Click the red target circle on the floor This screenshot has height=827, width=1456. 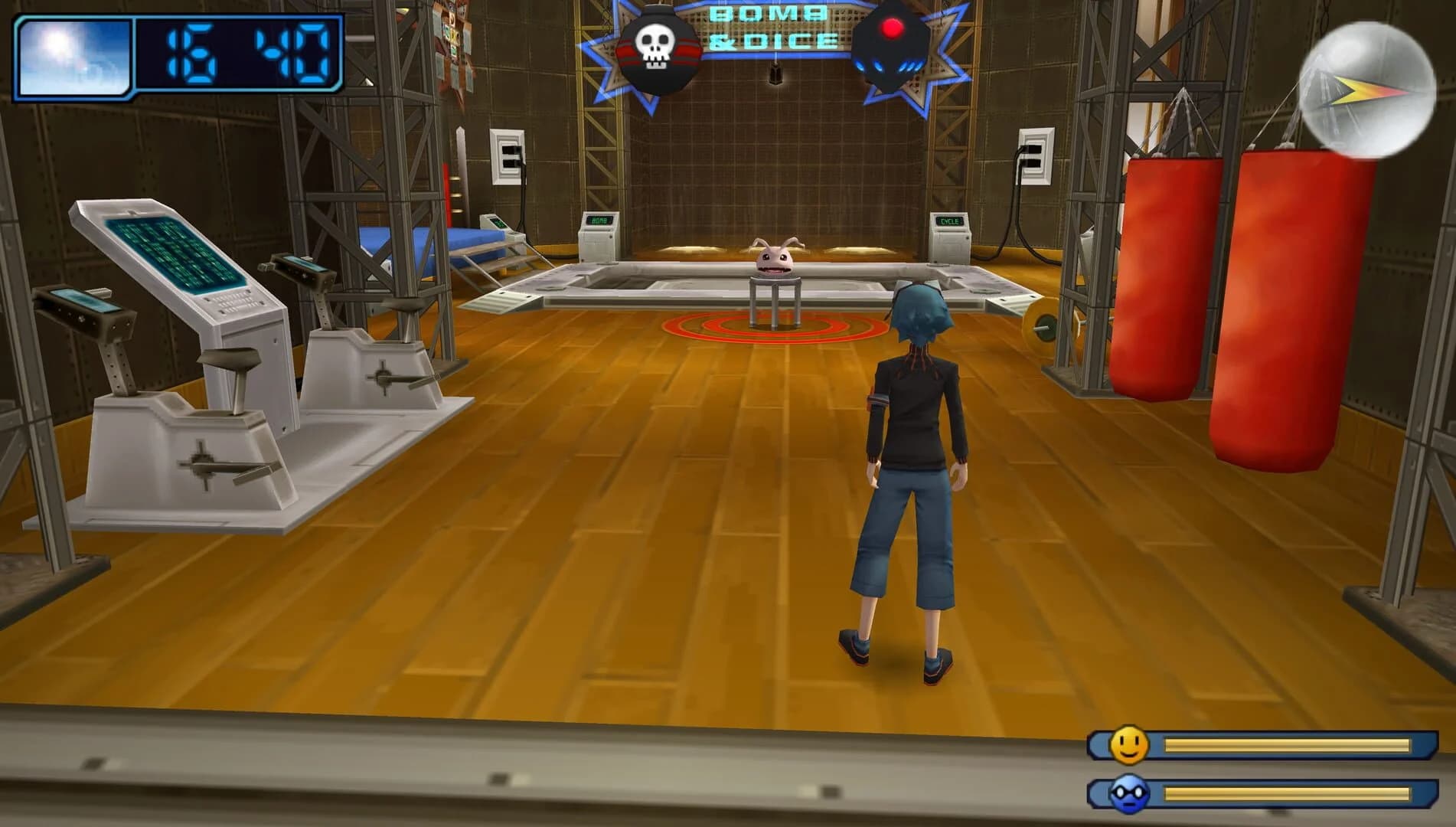(x=773, y=329)
